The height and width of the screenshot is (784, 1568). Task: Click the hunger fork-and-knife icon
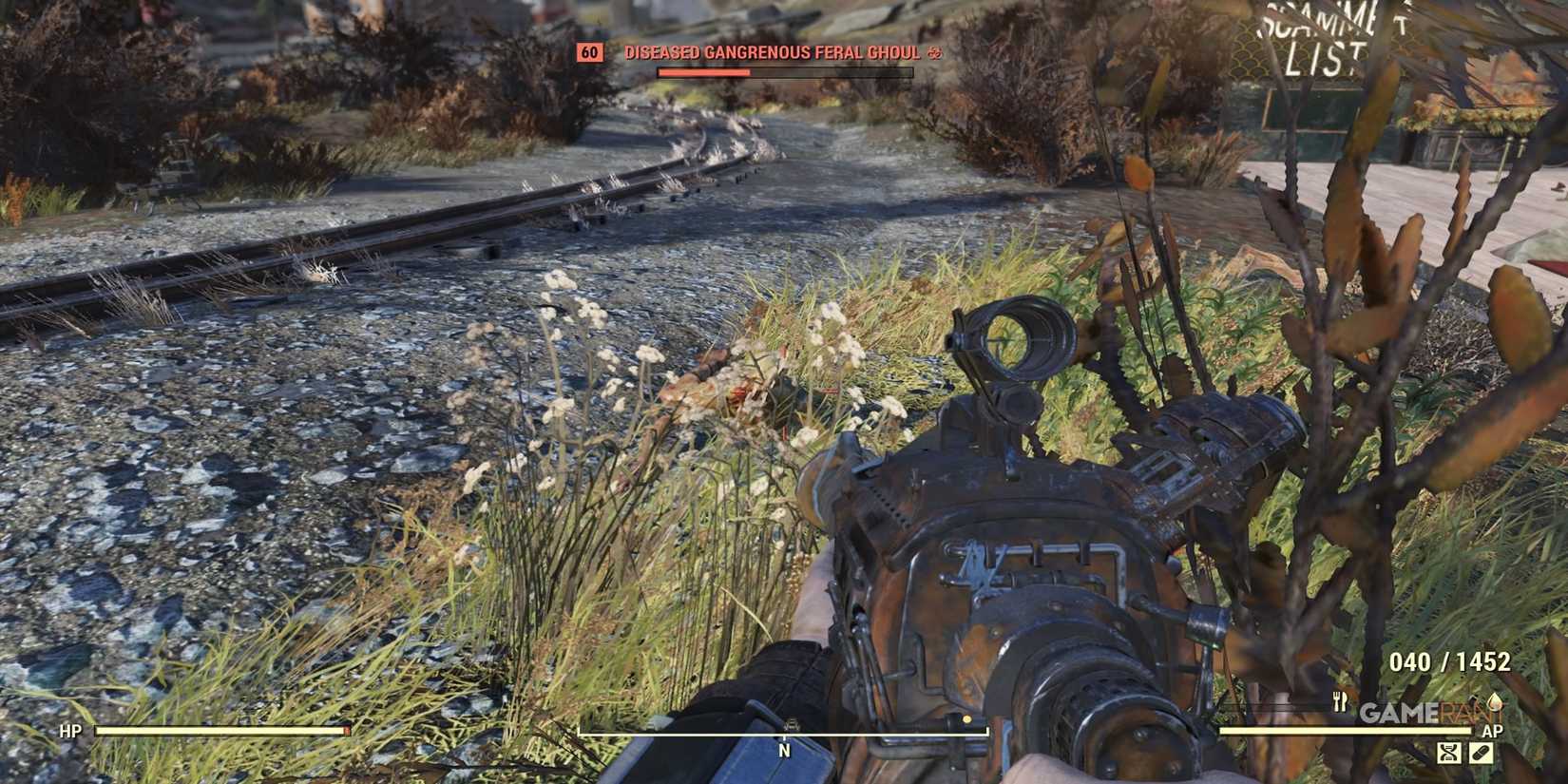pyautogui.click(x=1339, y=702)
